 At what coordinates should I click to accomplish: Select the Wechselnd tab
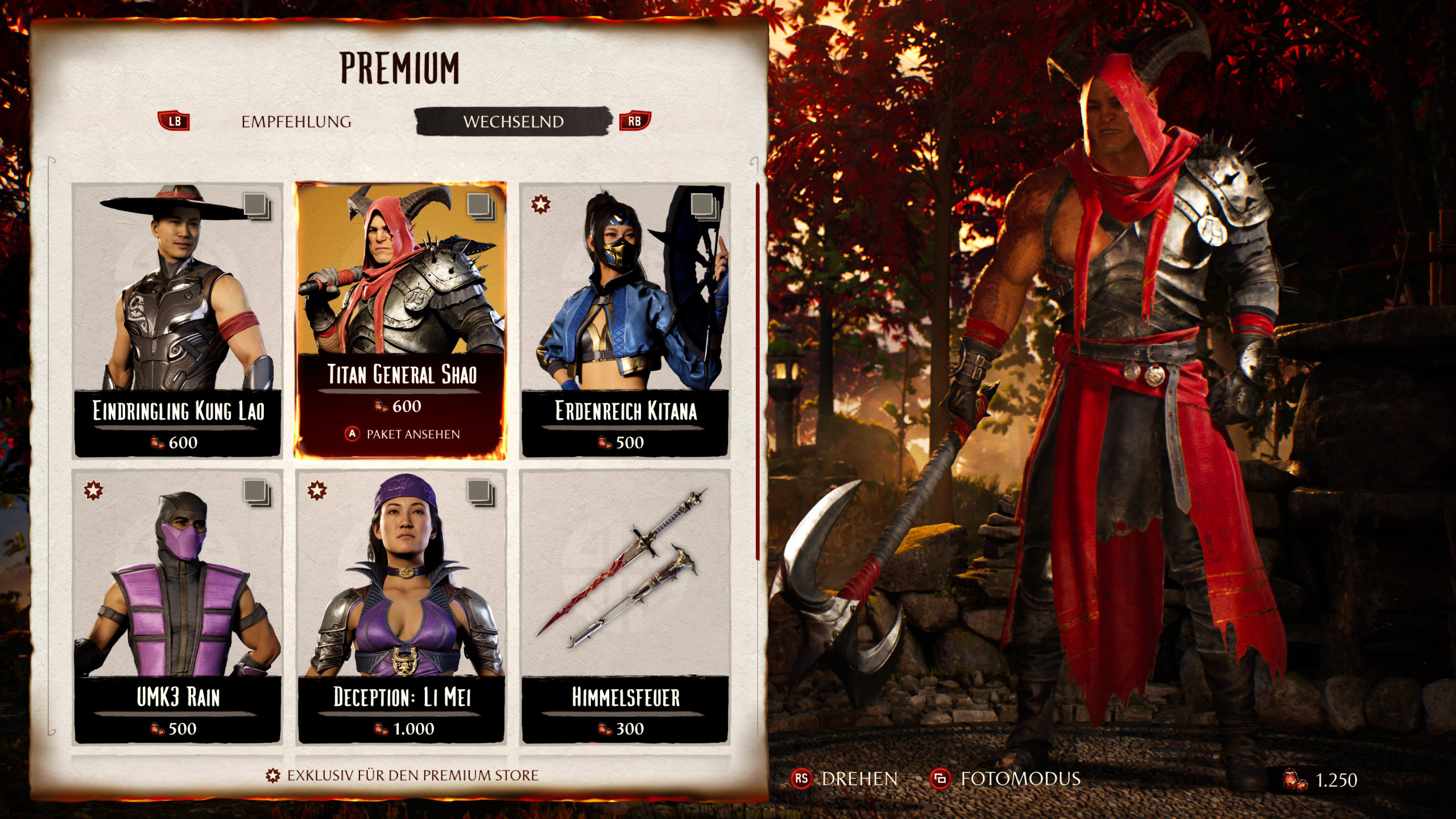pos(513,122)
